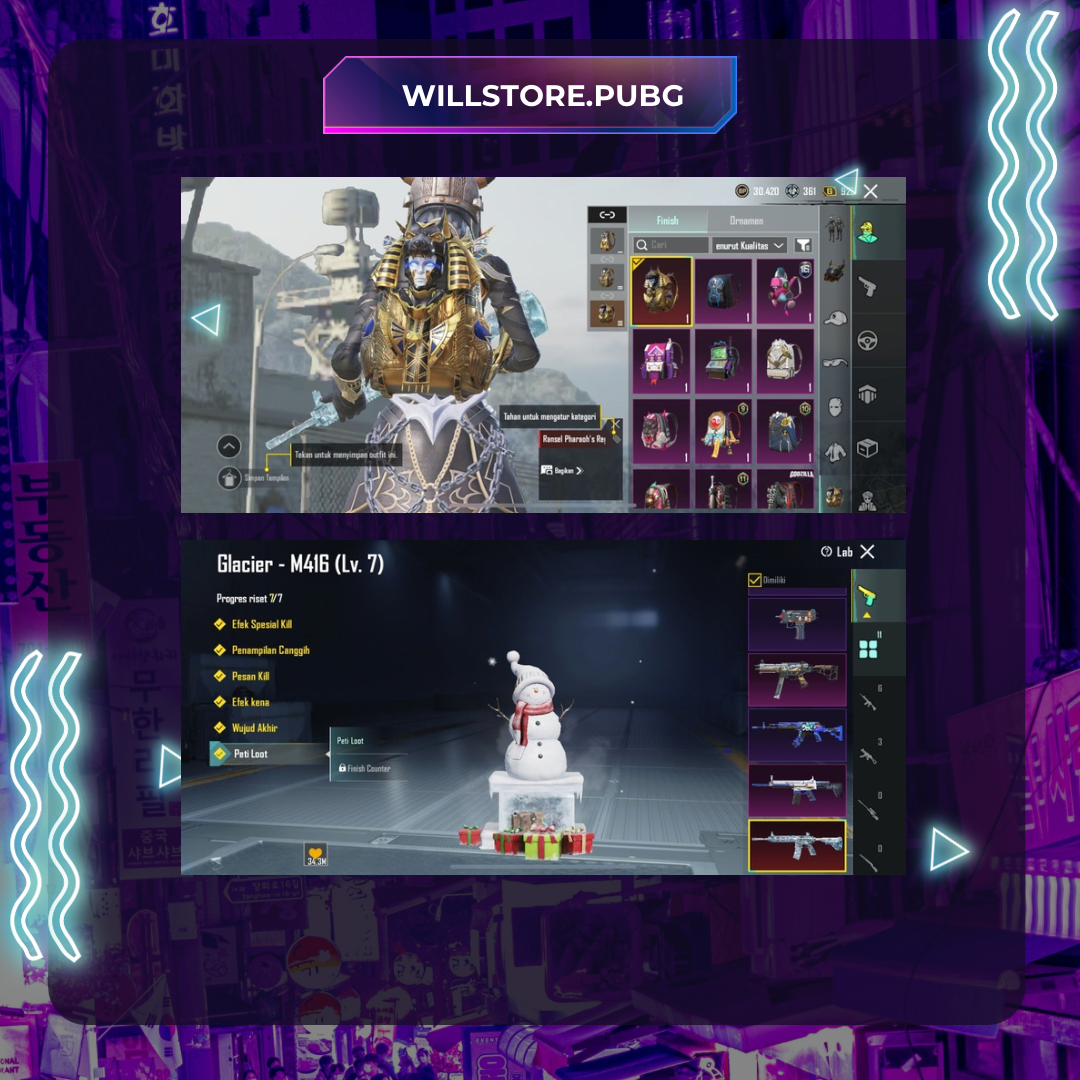Screen dimensions: 1080x1080
Task: Close the inventory screen with the X
Action: click(871, 191)
